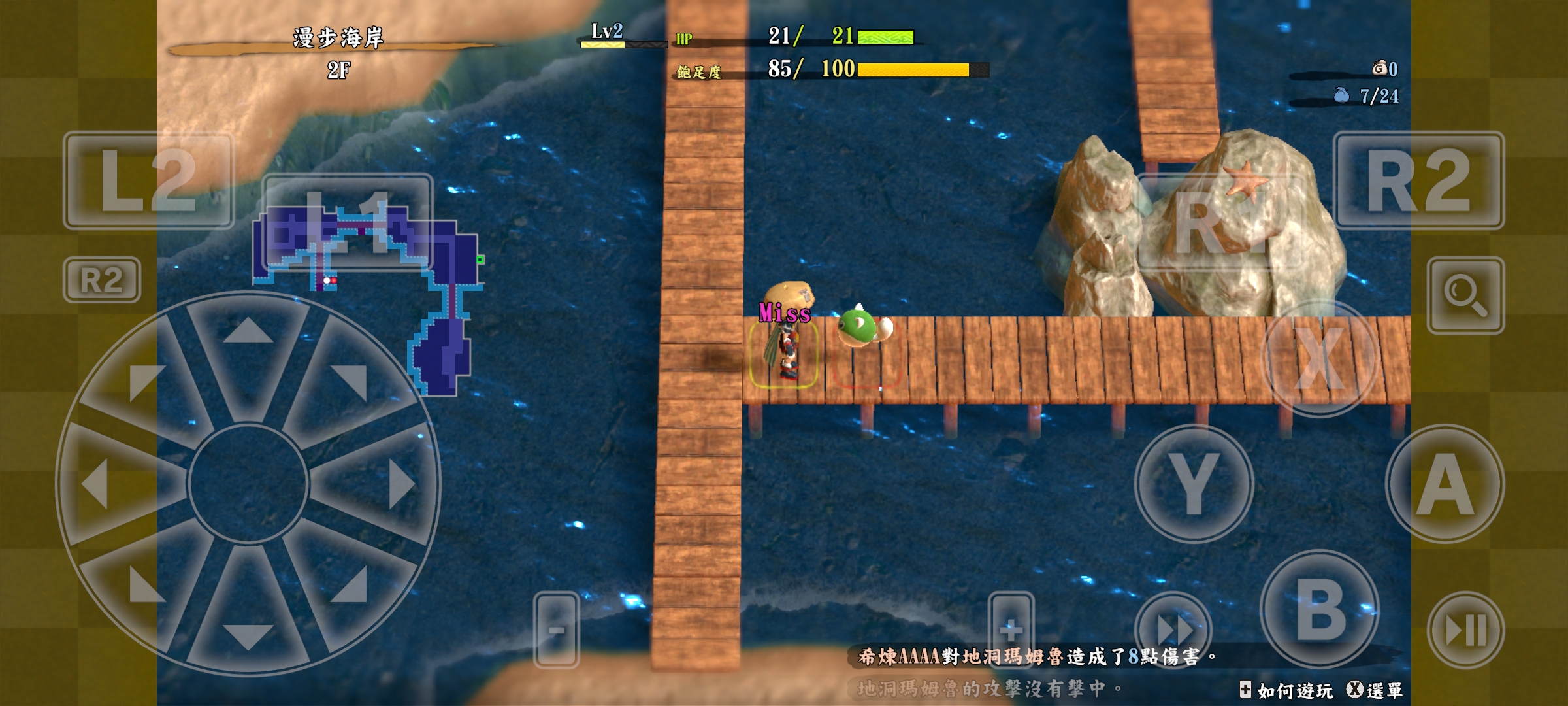Tap the overlay minus button

pyautogui.click(x=557, y=630)
